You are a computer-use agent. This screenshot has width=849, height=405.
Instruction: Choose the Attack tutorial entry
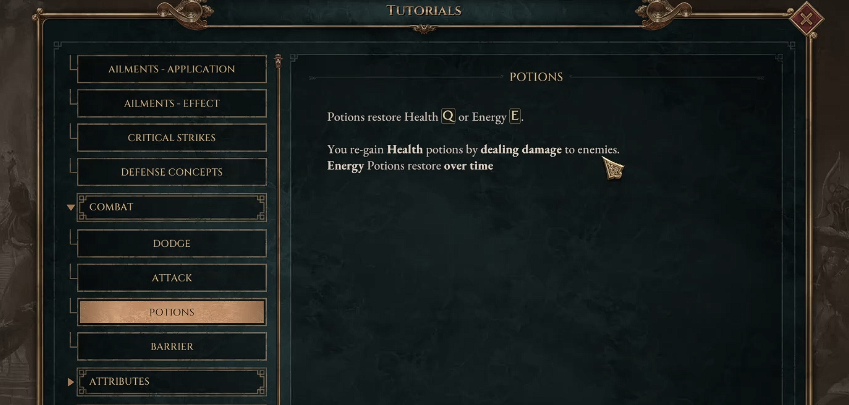pyautogui.click(x=171, y=278)
